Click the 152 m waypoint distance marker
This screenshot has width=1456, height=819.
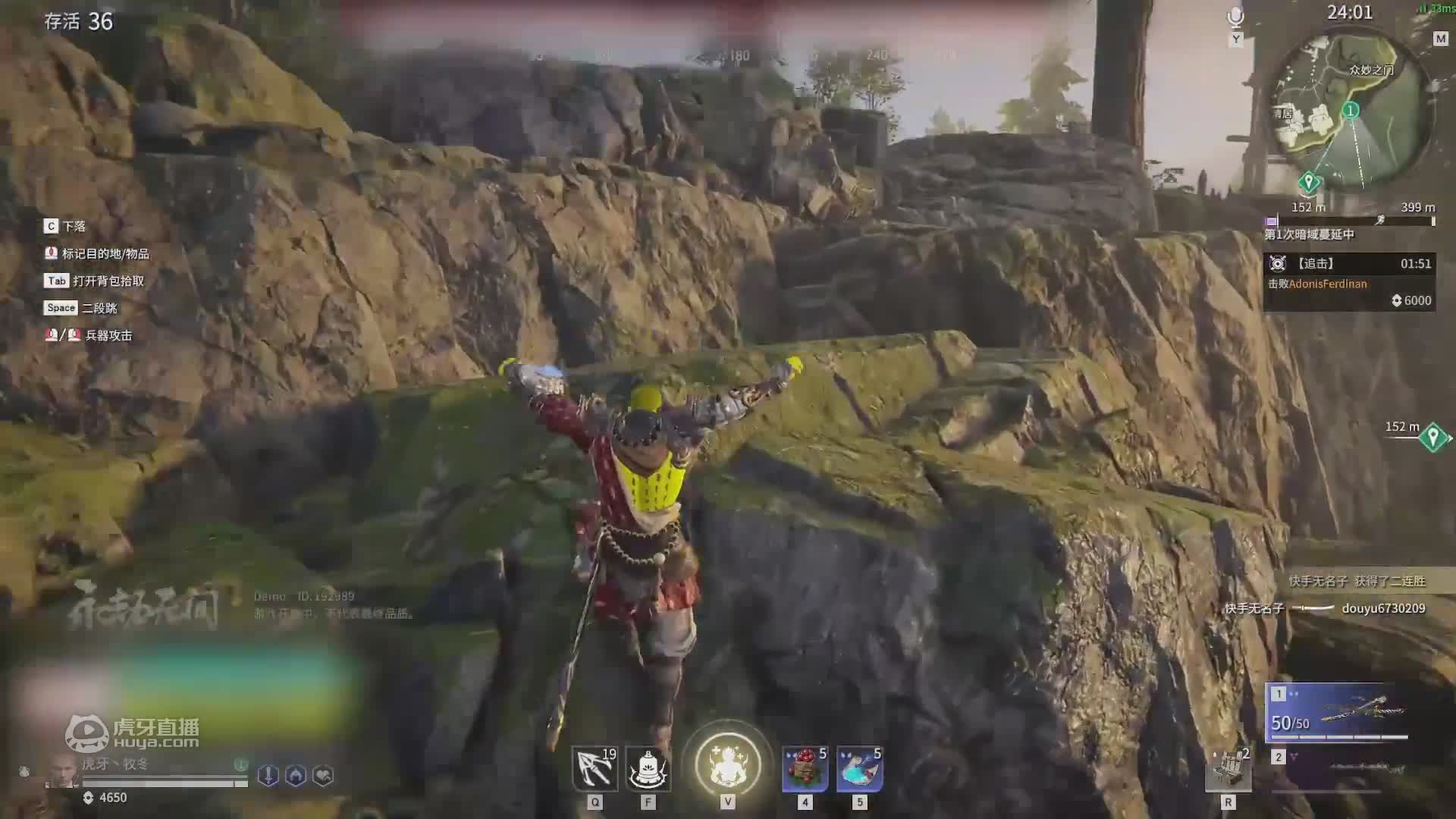click(x=1432, y=437)
